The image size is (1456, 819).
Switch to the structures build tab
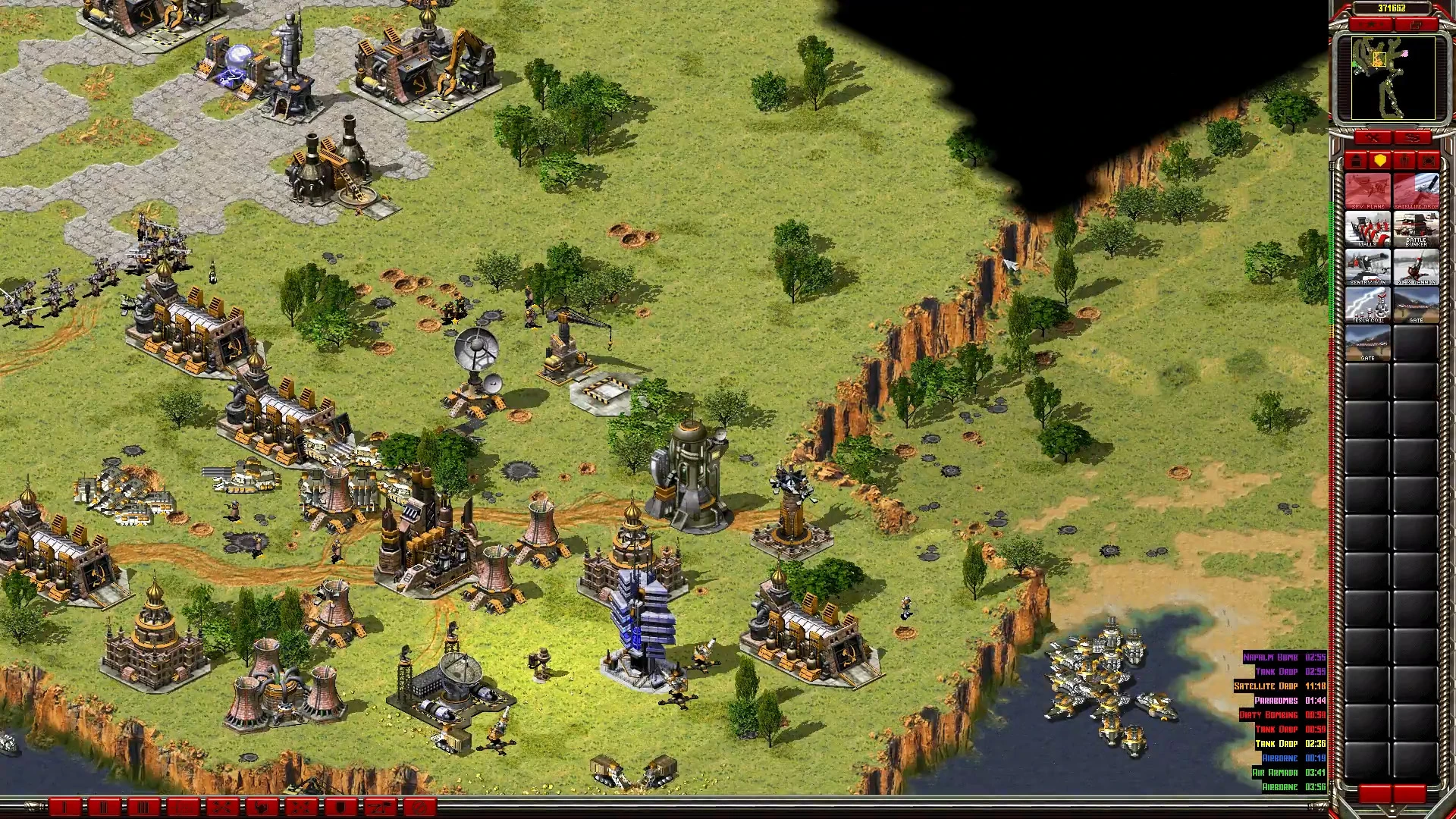[1357, 161]
